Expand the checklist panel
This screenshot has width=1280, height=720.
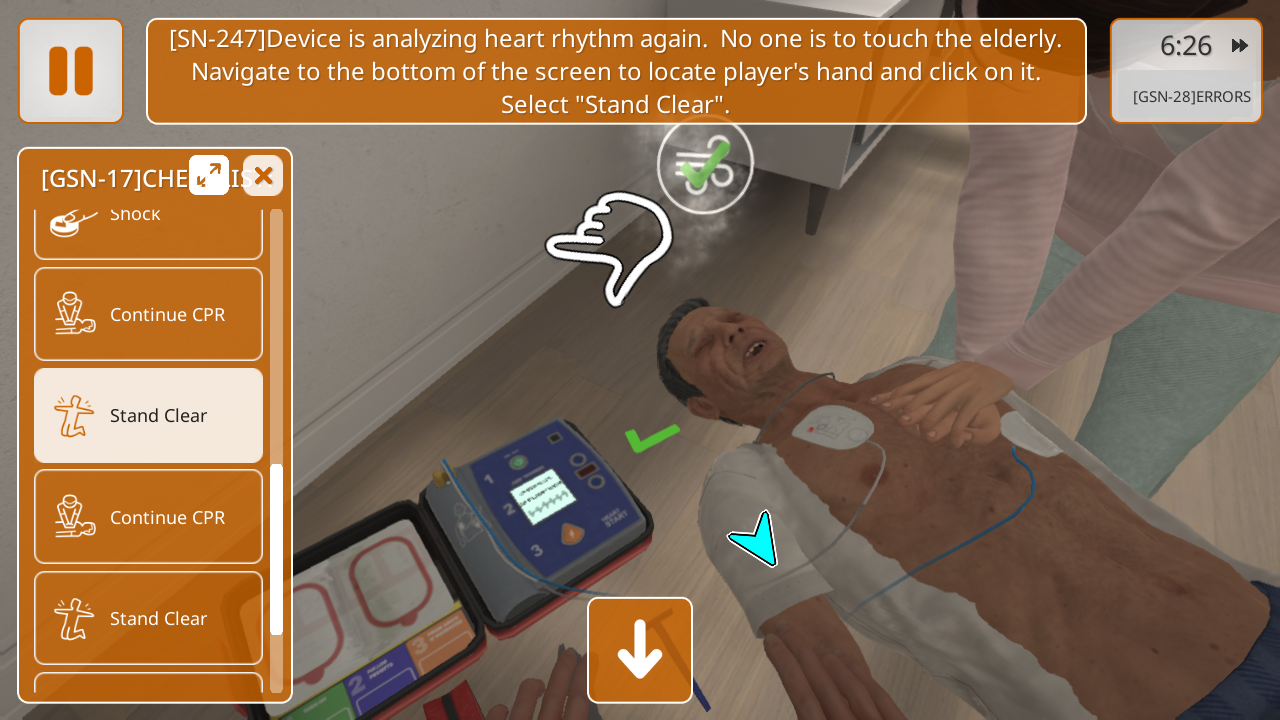point(209,175)
